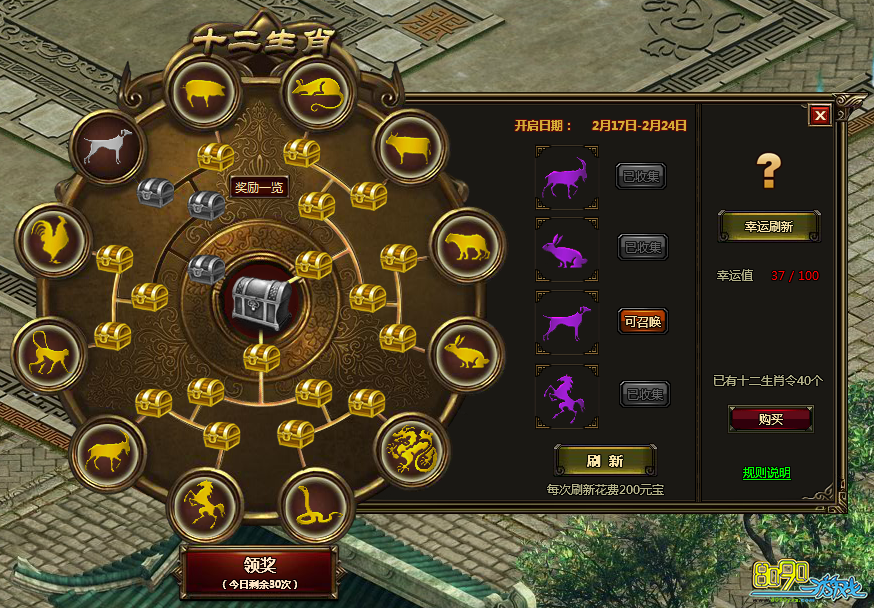
Task: Click the 购买 purchase button
Action: [x=770, y=419]
